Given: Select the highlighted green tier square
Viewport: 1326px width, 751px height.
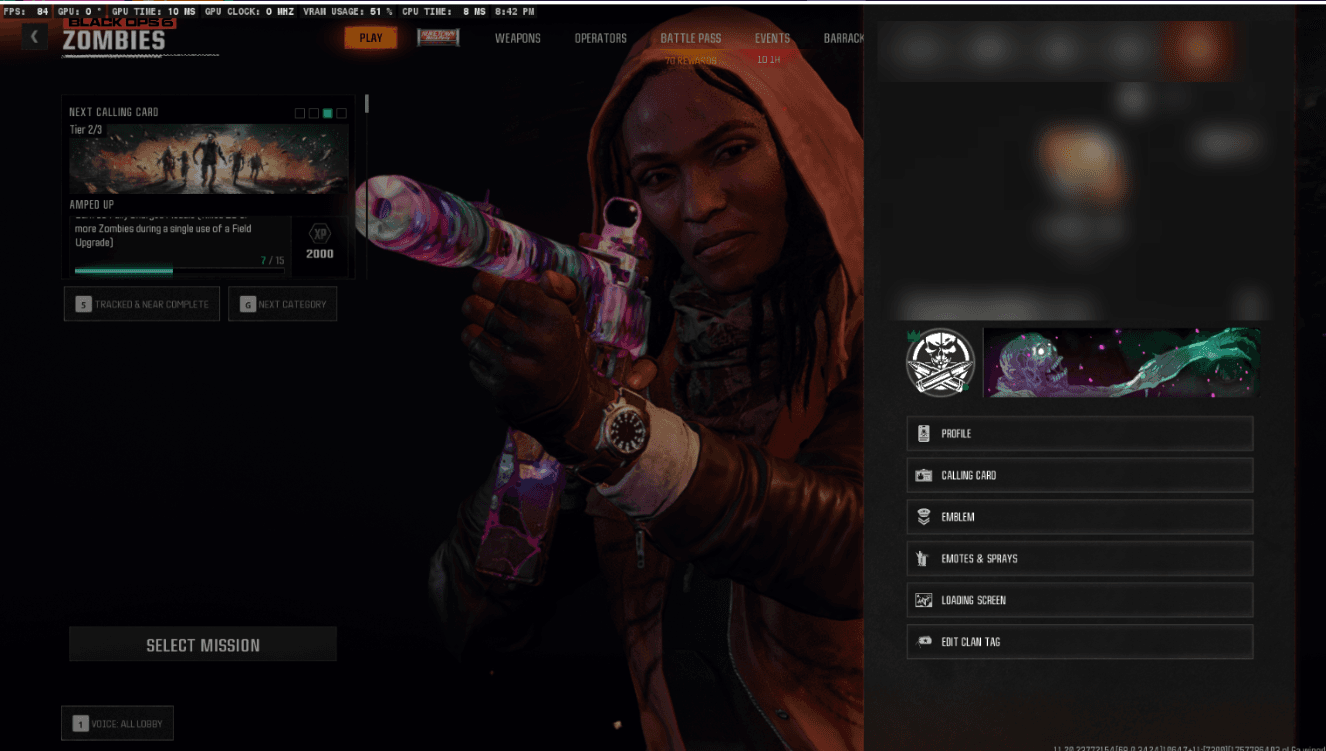Looking at the screenshot, I should coord(328,113).
